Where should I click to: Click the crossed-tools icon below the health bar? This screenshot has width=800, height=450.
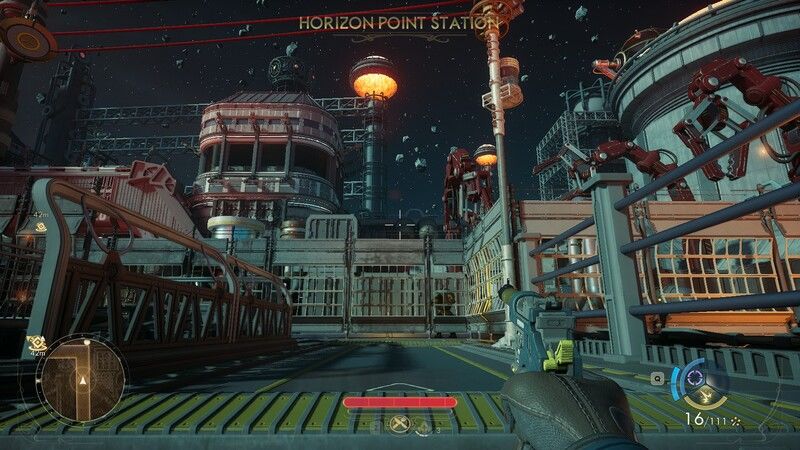coord(400,424)
